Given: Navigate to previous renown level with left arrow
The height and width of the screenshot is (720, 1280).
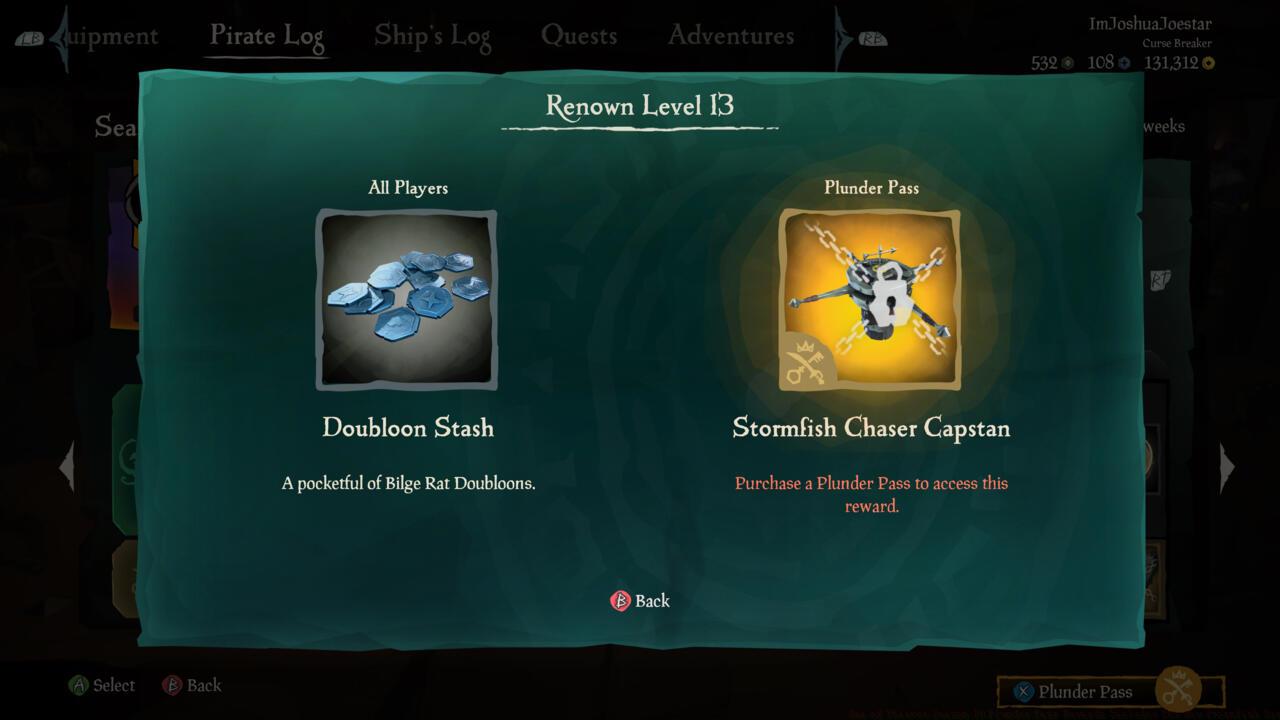Looking at the screenshot, I should point(67,466).
